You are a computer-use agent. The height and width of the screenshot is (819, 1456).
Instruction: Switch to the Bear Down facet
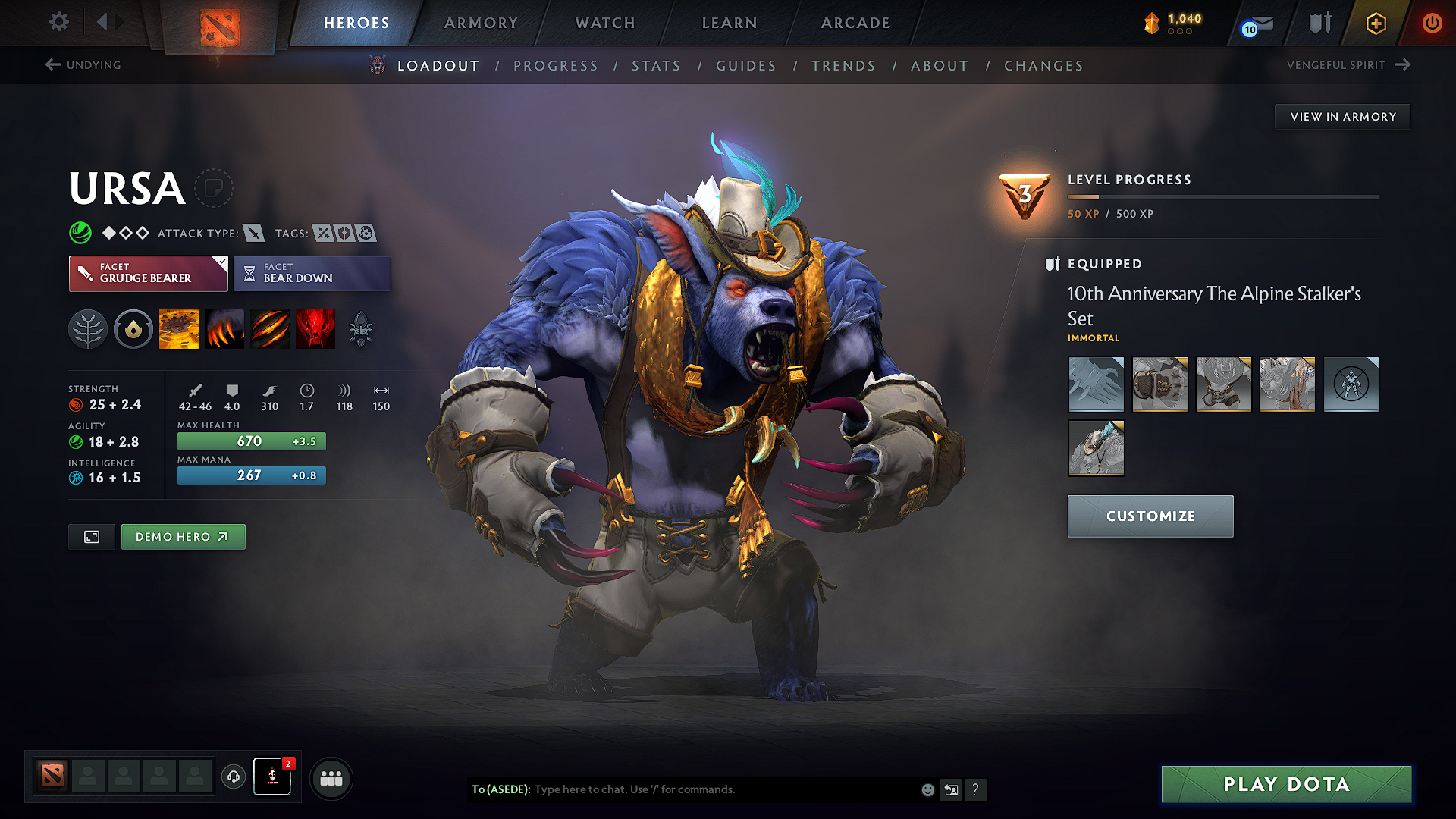point(312,273)
